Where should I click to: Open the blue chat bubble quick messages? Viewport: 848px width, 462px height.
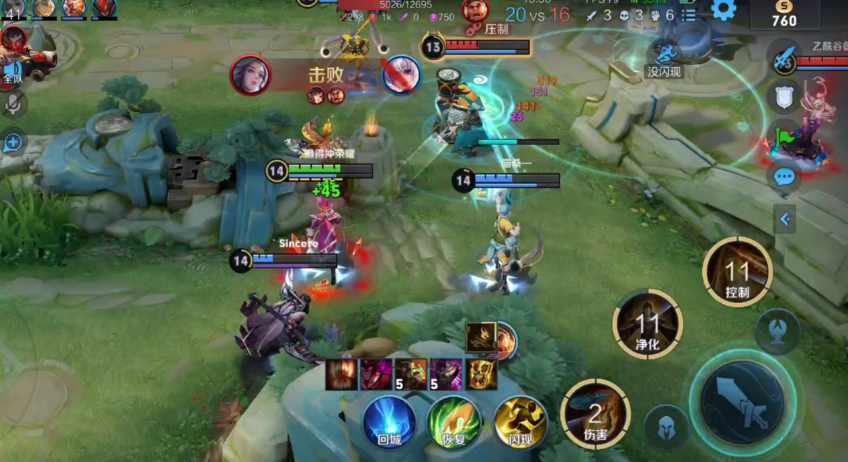tap(784, 177)
